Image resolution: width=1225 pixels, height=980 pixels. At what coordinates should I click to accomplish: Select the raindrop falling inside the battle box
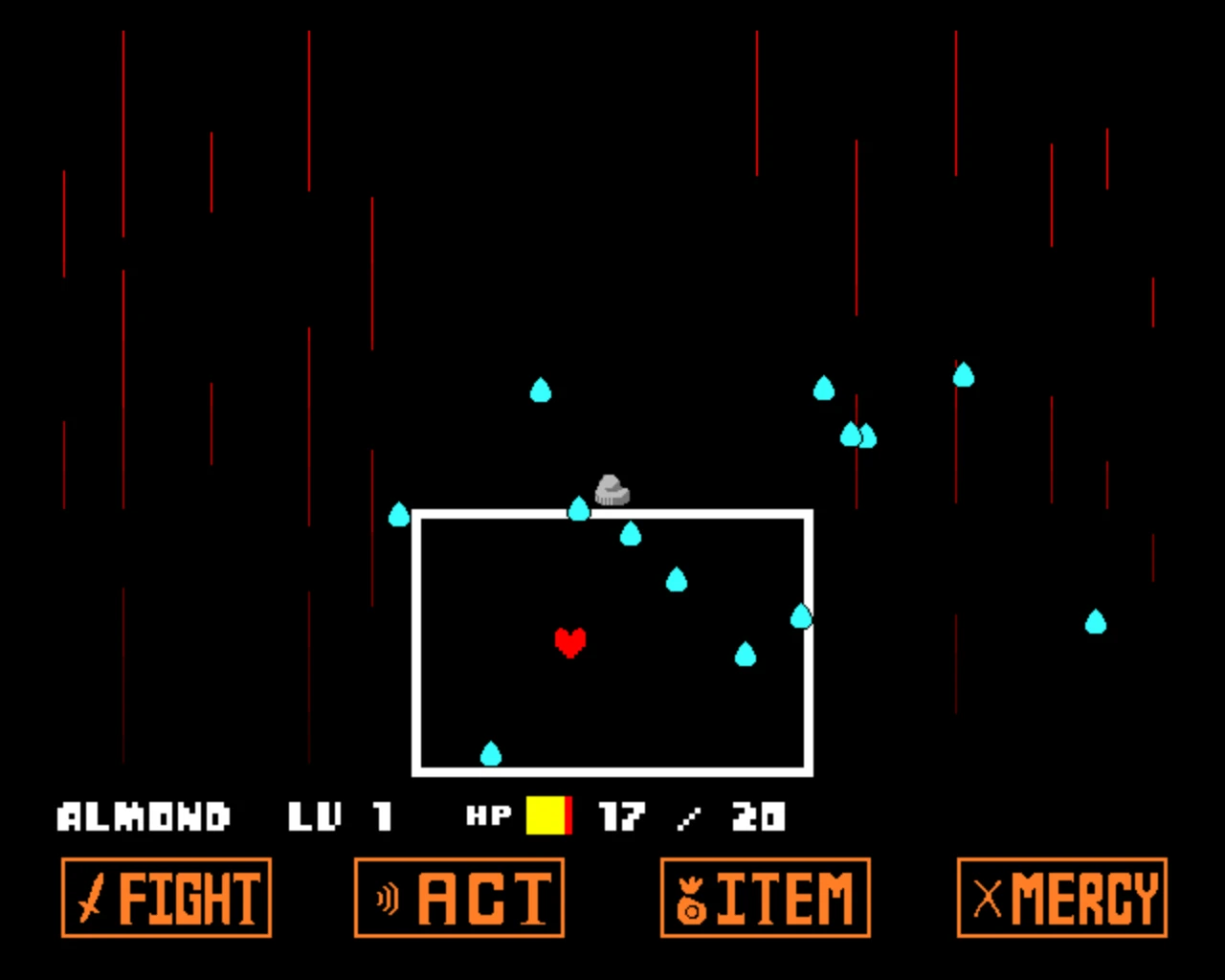click(x=676, y=578)
